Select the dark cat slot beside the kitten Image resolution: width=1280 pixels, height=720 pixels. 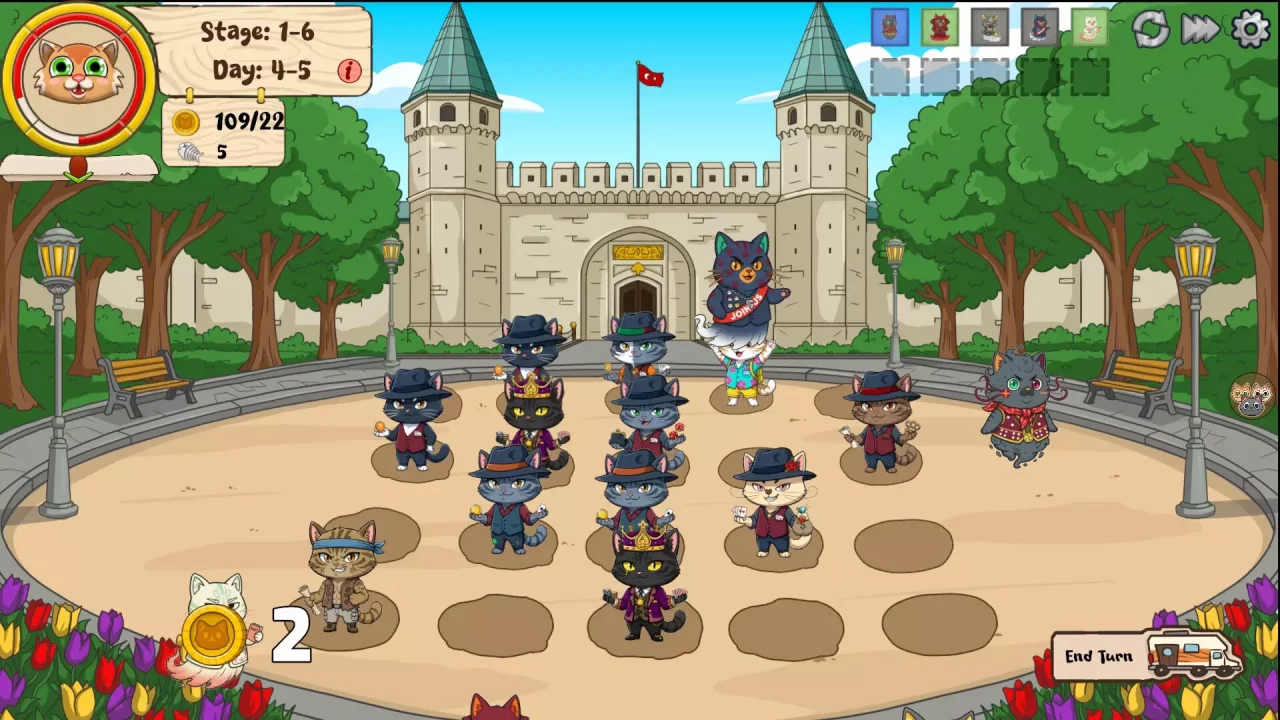(1040, 28)
